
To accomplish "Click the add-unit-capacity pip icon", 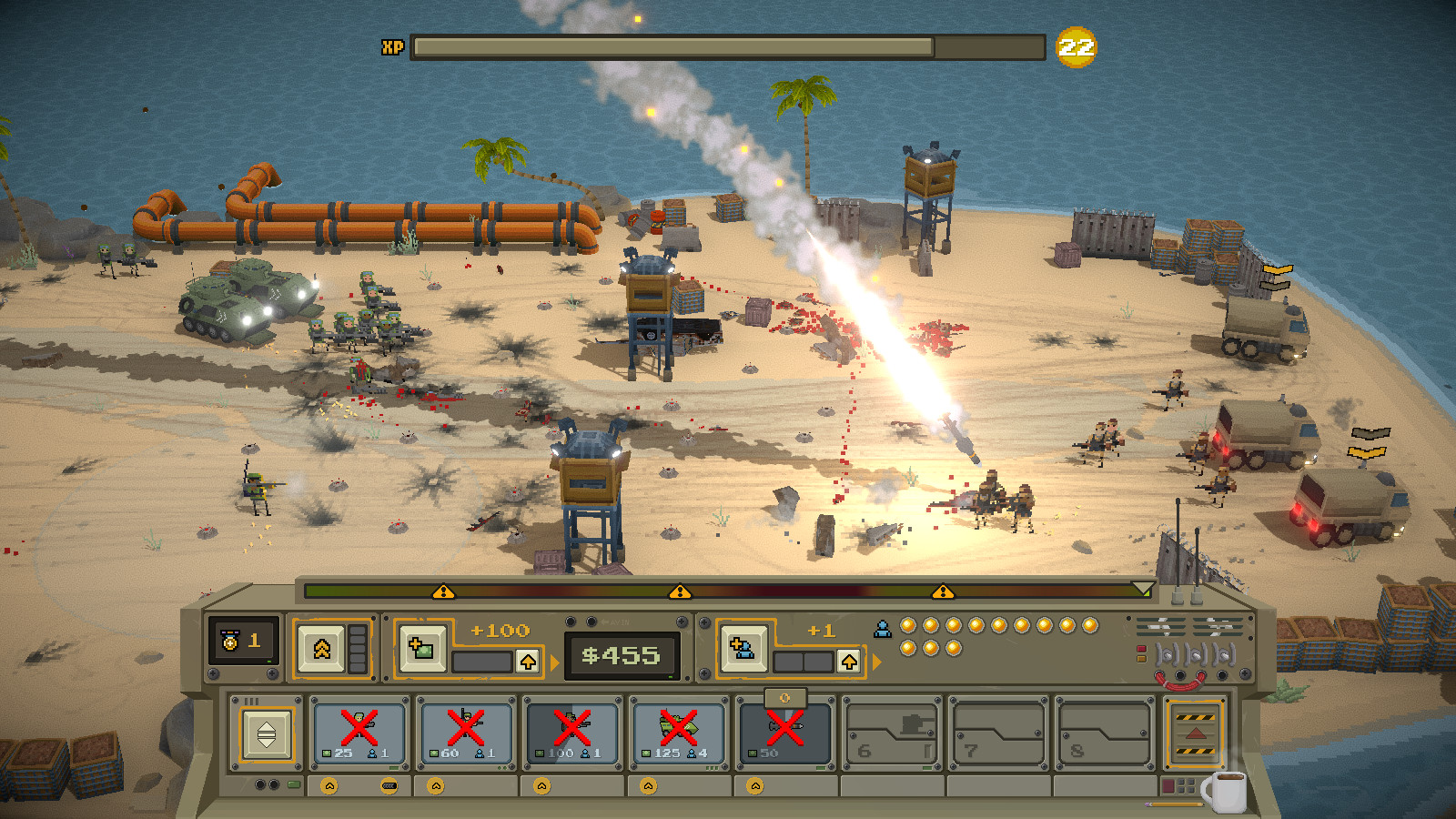I will point(743,651).
